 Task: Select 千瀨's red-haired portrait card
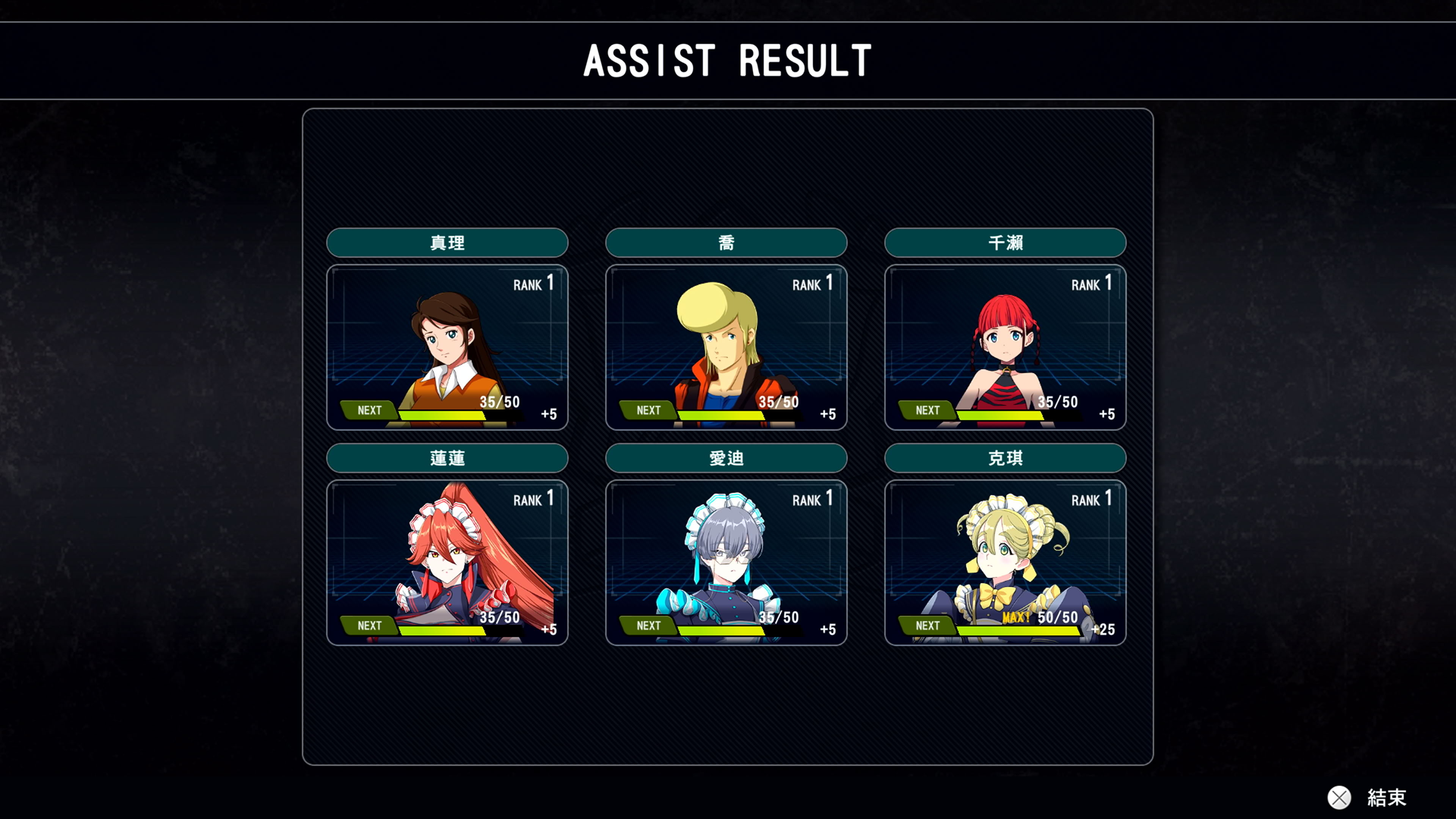(x=1005, y=347)
